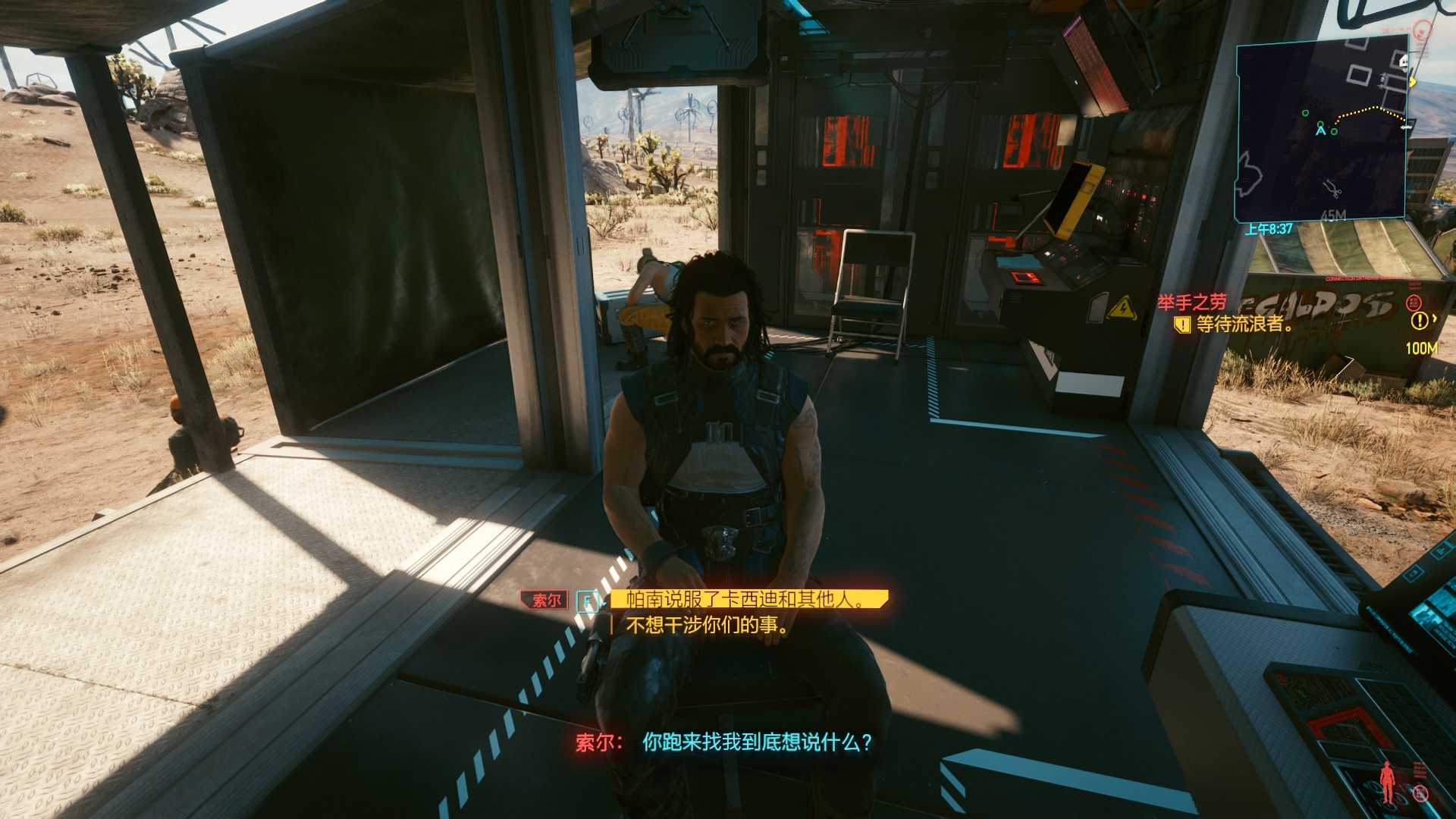Click the jack-plug icon near the minimap center
Viewport: 1456px width, 819px height.
[x=1332, y=190]
